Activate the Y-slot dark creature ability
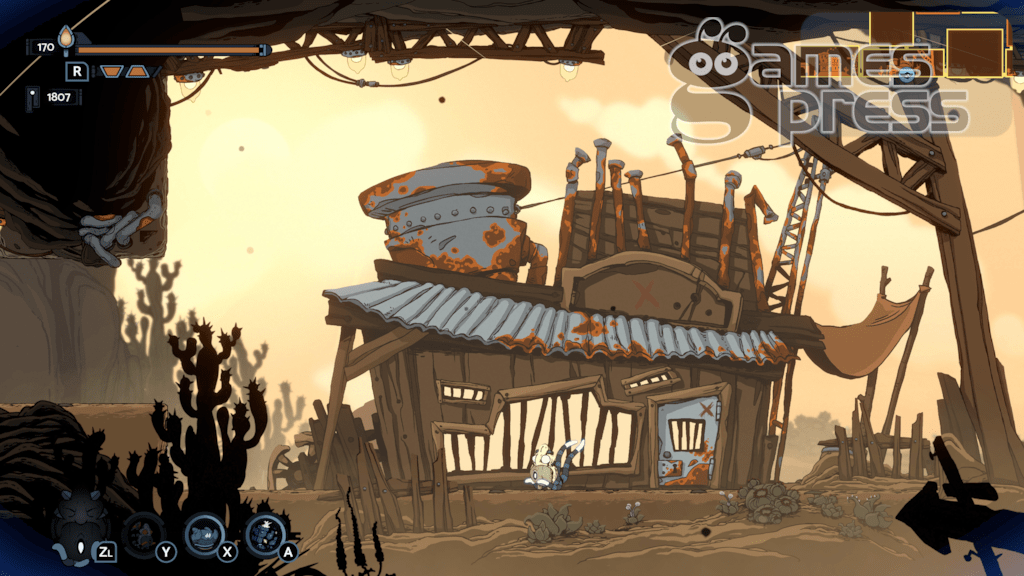Screen dimensions: 1024x576 145,533
